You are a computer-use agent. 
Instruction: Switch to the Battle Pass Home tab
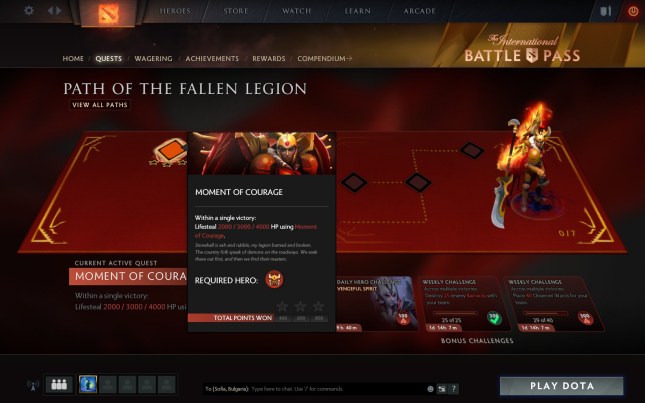coord(73,59)
